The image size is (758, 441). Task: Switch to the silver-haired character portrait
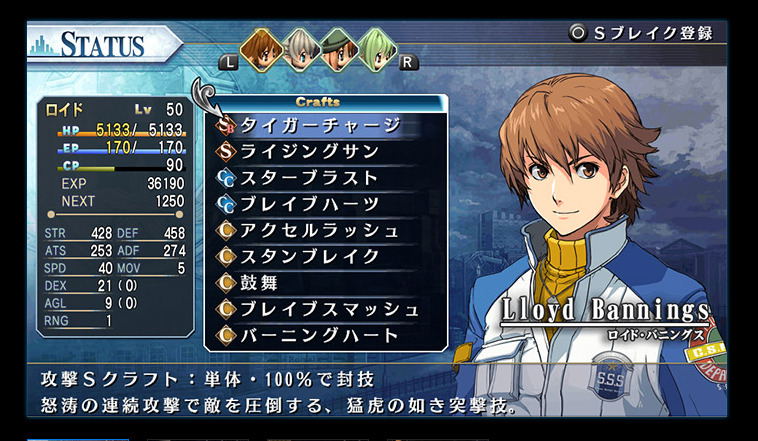click(300, 48)
